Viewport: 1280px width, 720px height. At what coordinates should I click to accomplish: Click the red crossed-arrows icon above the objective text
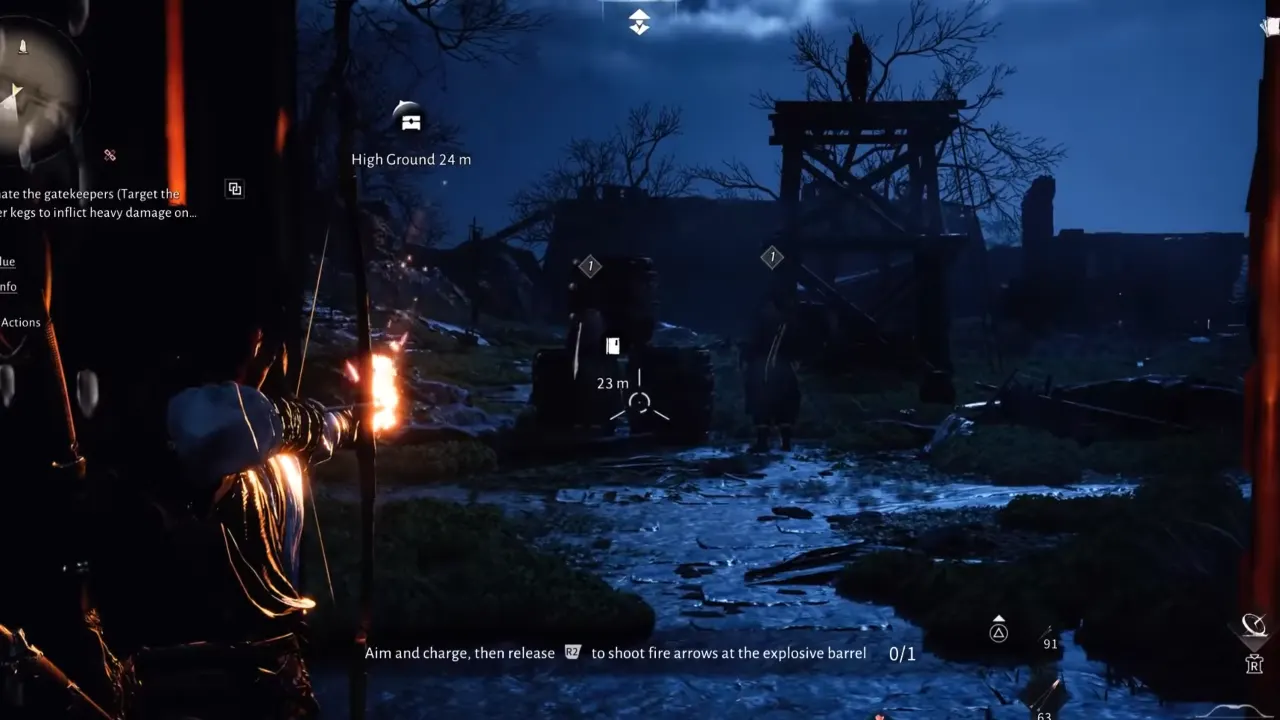(110, 155)
